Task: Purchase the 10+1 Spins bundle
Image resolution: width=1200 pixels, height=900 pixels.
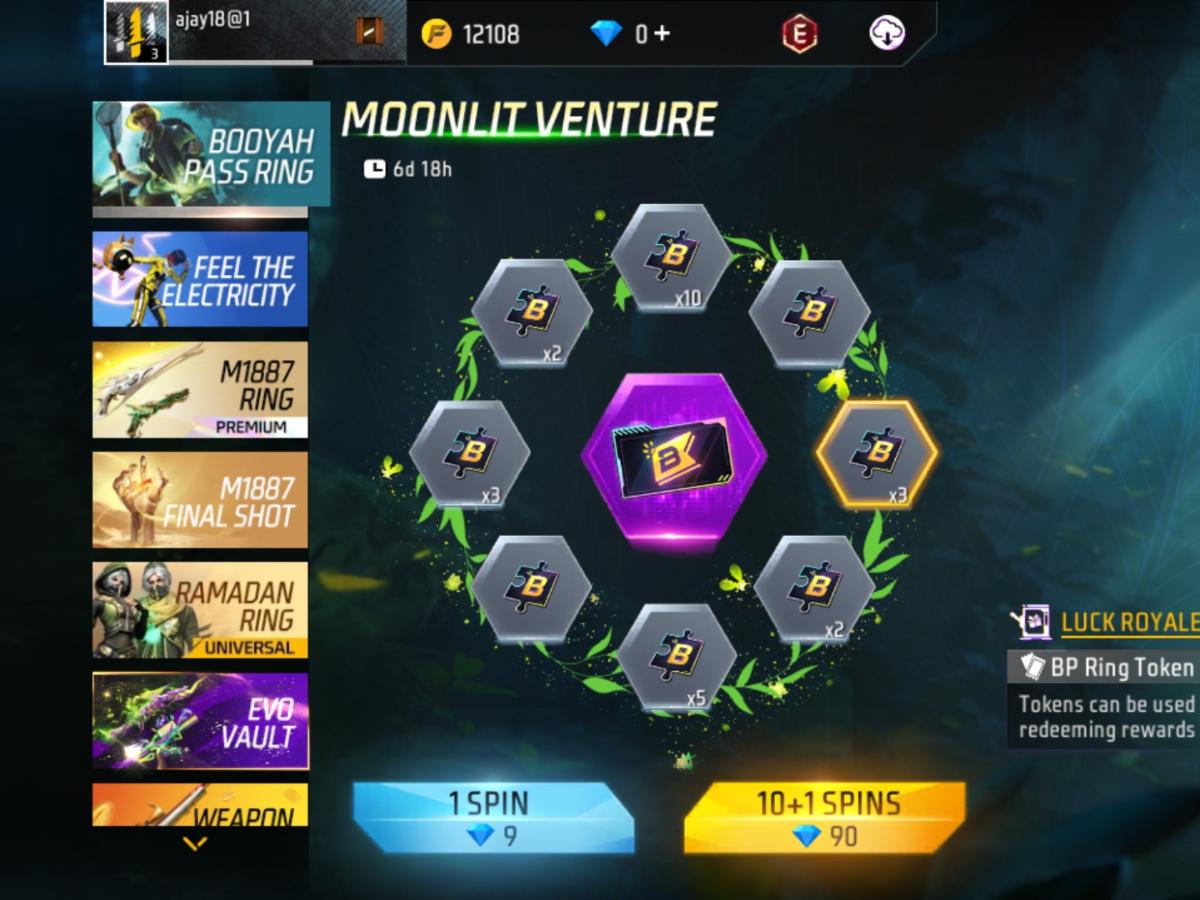Action: 824,817
